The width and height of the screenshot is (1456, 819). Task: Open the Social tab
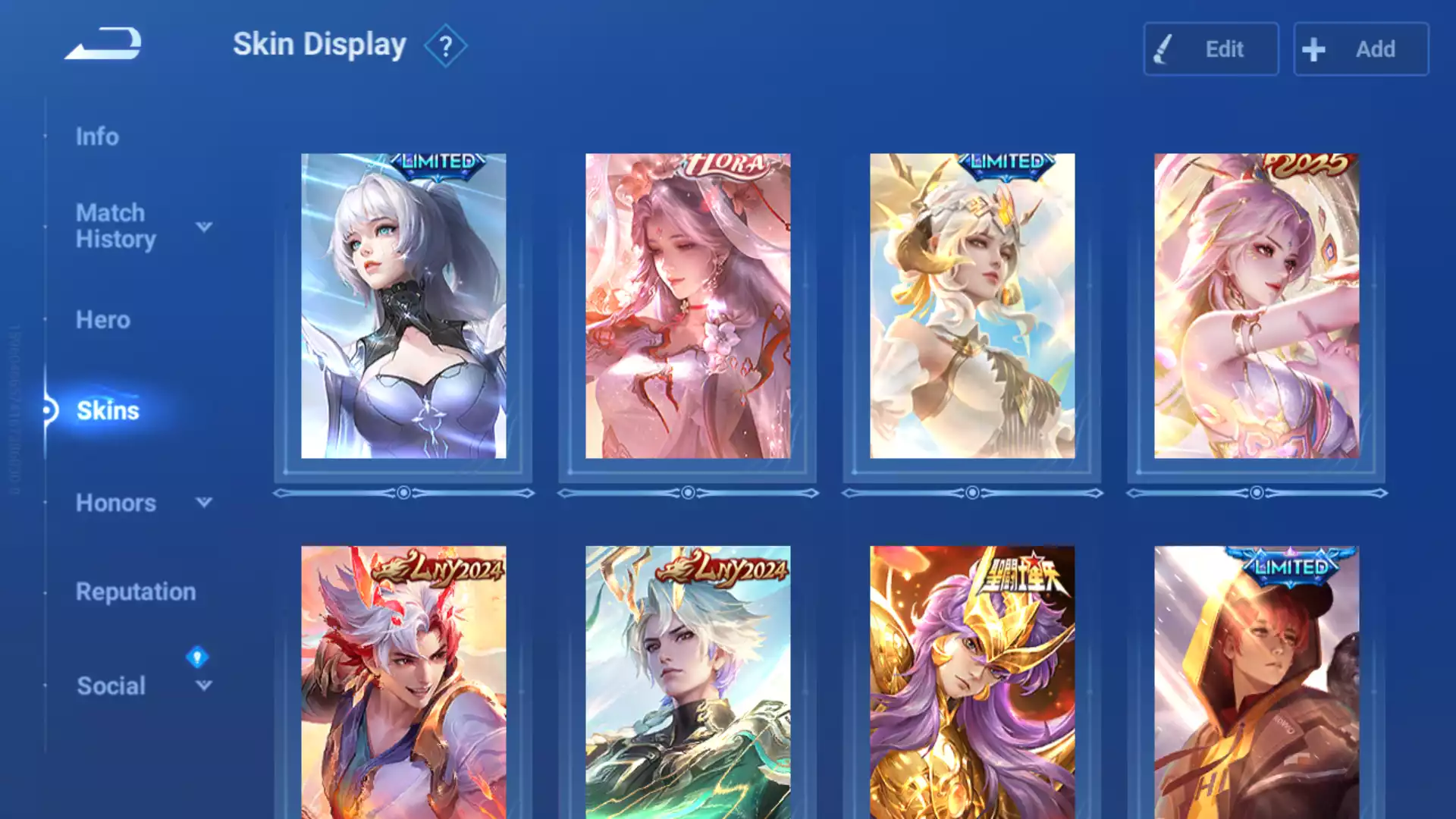(x=111, y=686)
